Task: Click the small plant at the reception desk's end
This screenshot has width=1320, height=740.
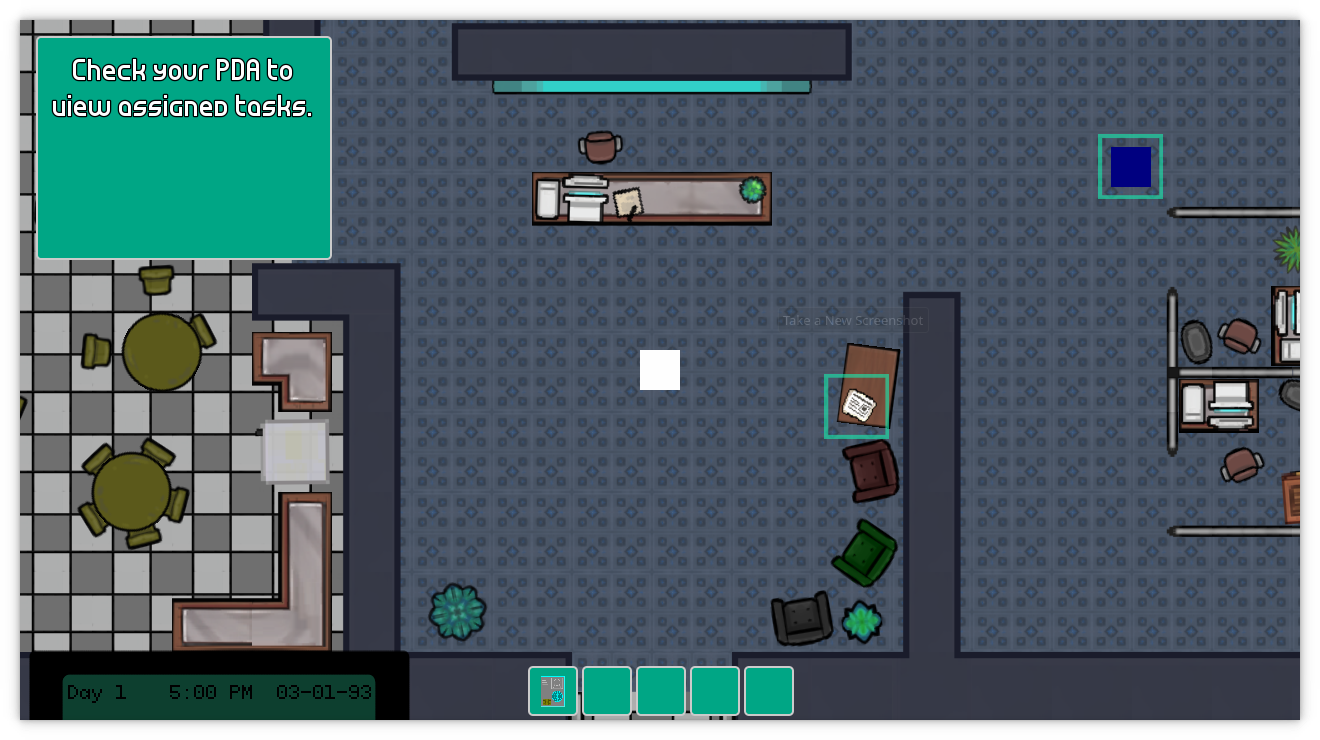Action: tap(752, 189)
